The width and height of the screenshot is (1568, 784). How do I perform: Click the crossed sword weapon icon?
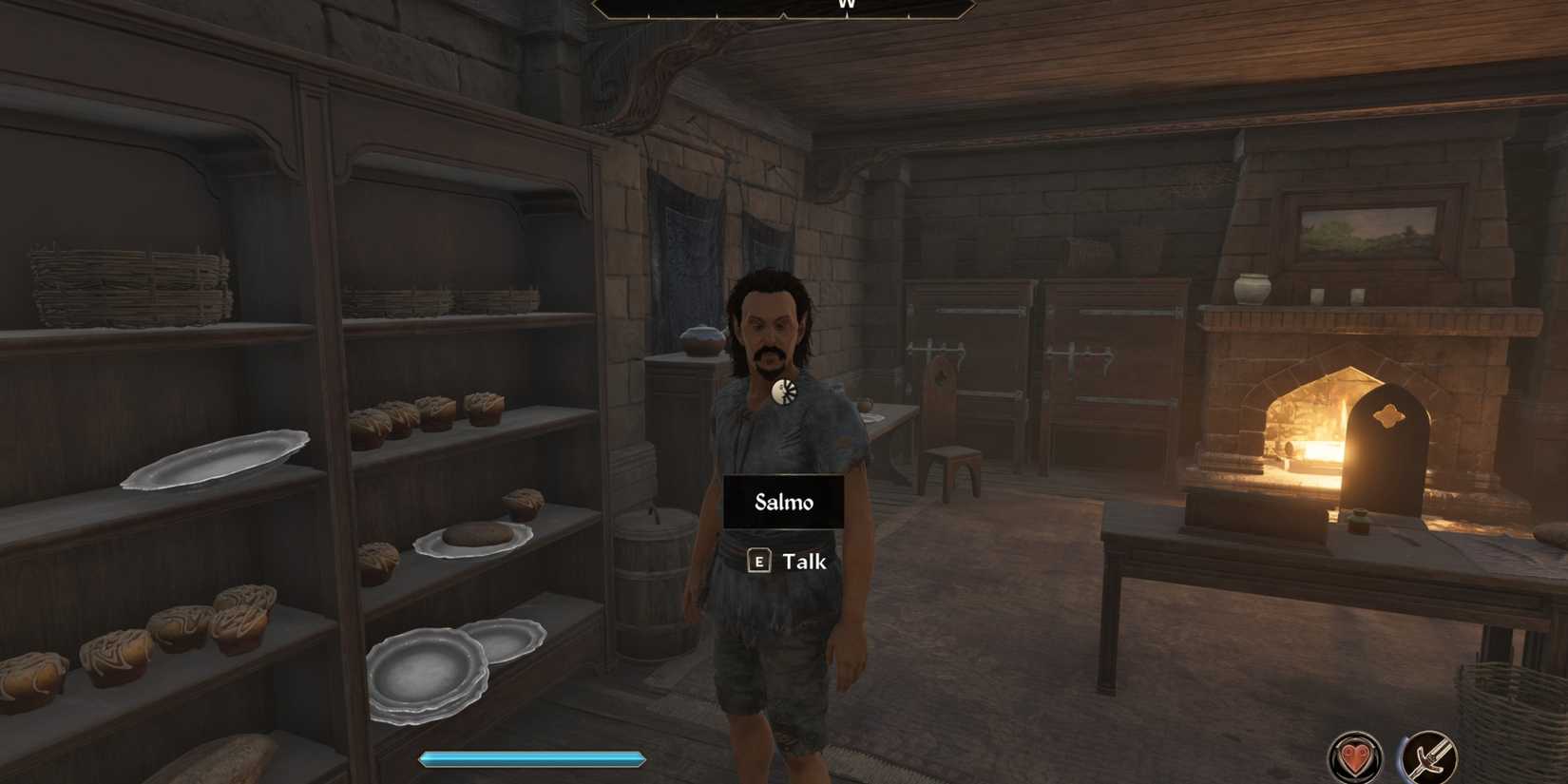click(x=1428, y=755)
